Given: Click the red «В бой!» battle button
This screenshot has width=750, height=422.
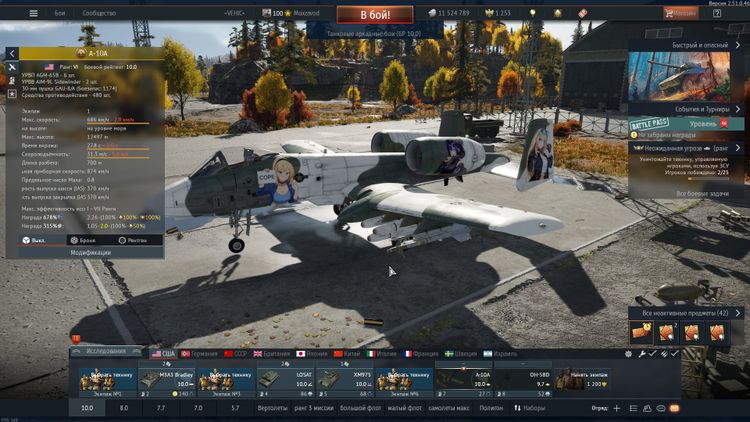Looking at the screenshot, I should click(360, 15).
